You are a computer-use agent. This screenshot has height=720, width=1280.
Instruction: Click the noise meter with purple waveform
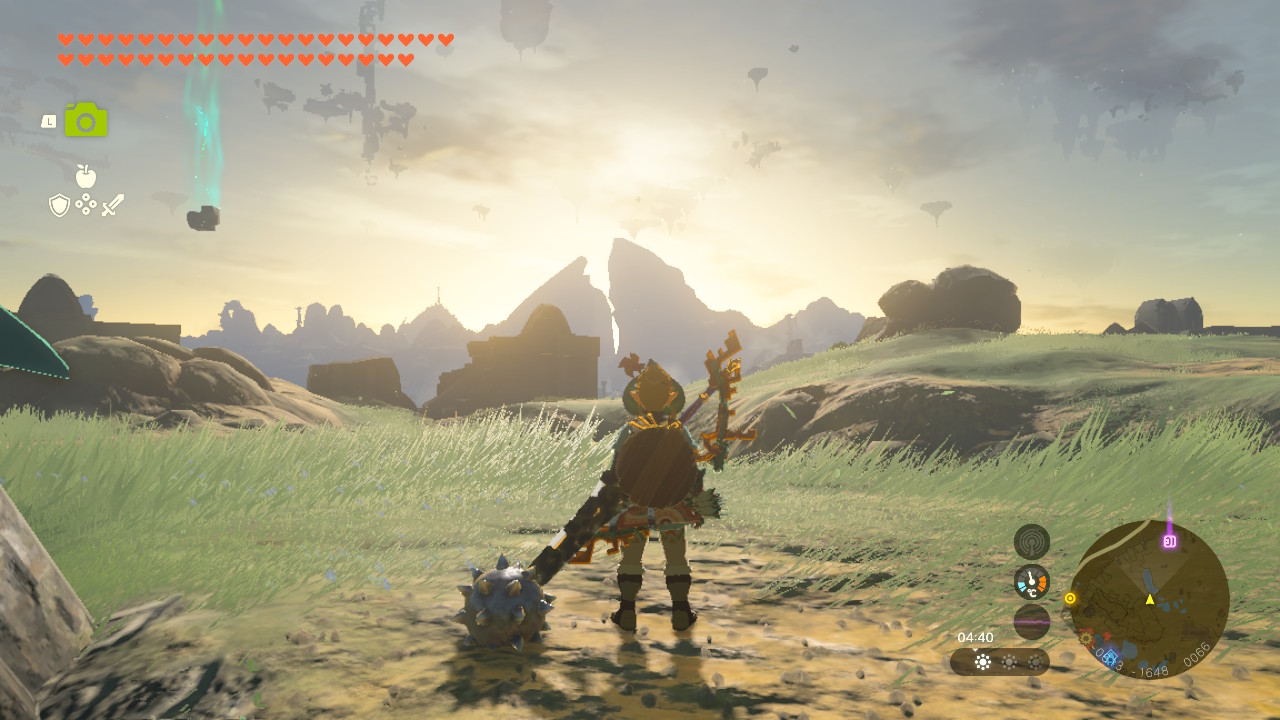(x=1031, y=621)
